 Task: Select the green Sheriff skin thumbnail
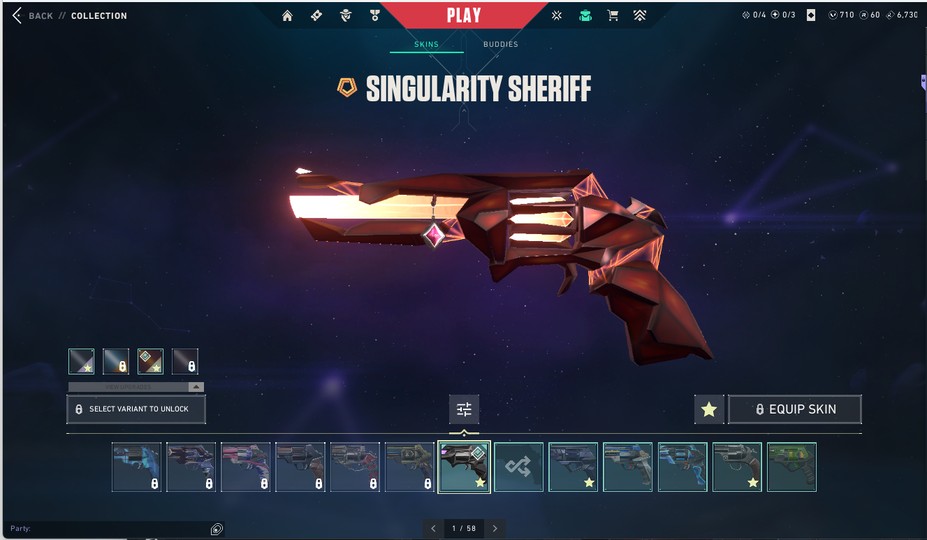(x=791, y=467)
